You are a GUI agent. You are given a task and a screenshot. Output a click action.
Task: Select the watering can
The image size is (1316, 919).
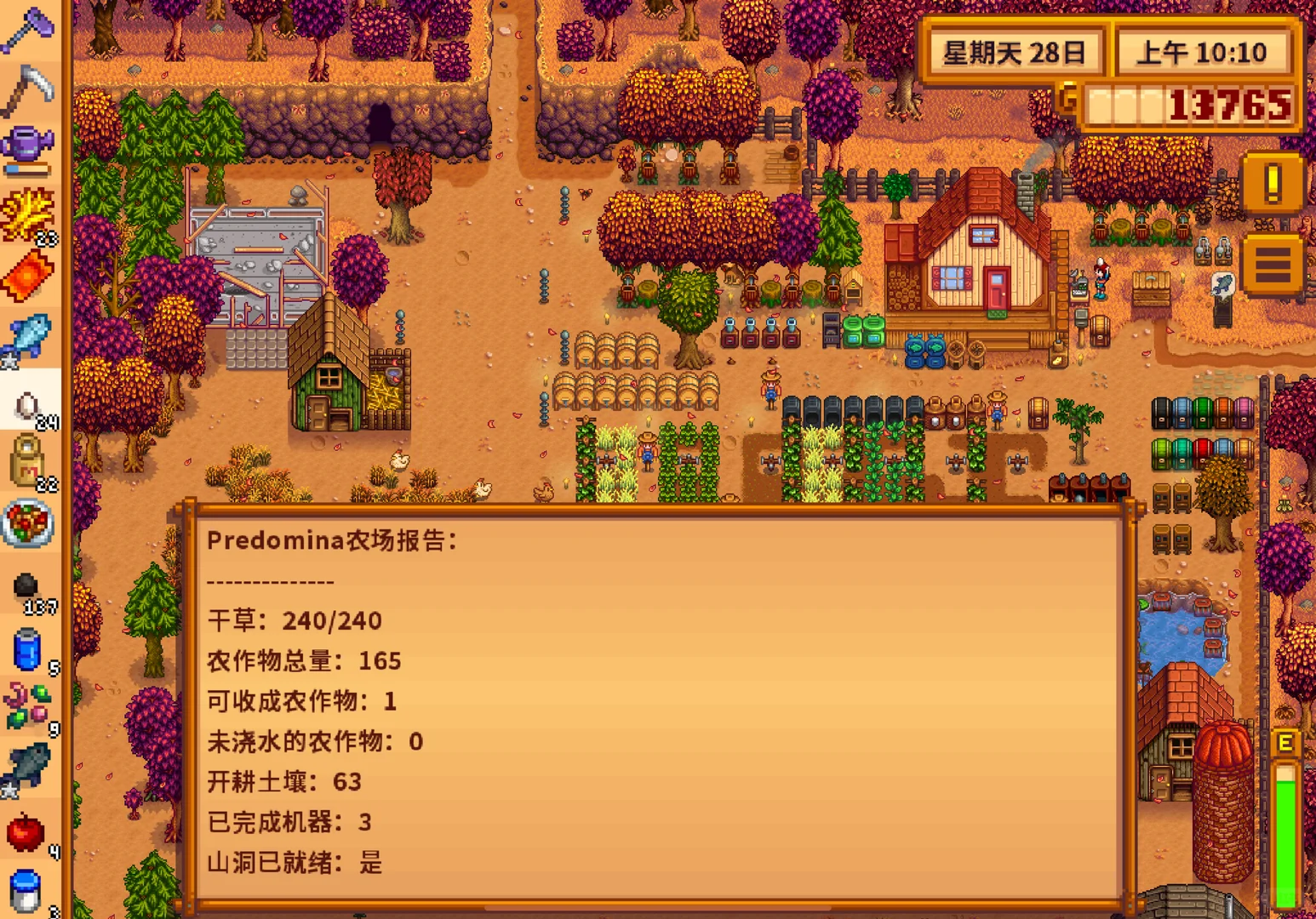coord(30,145)
